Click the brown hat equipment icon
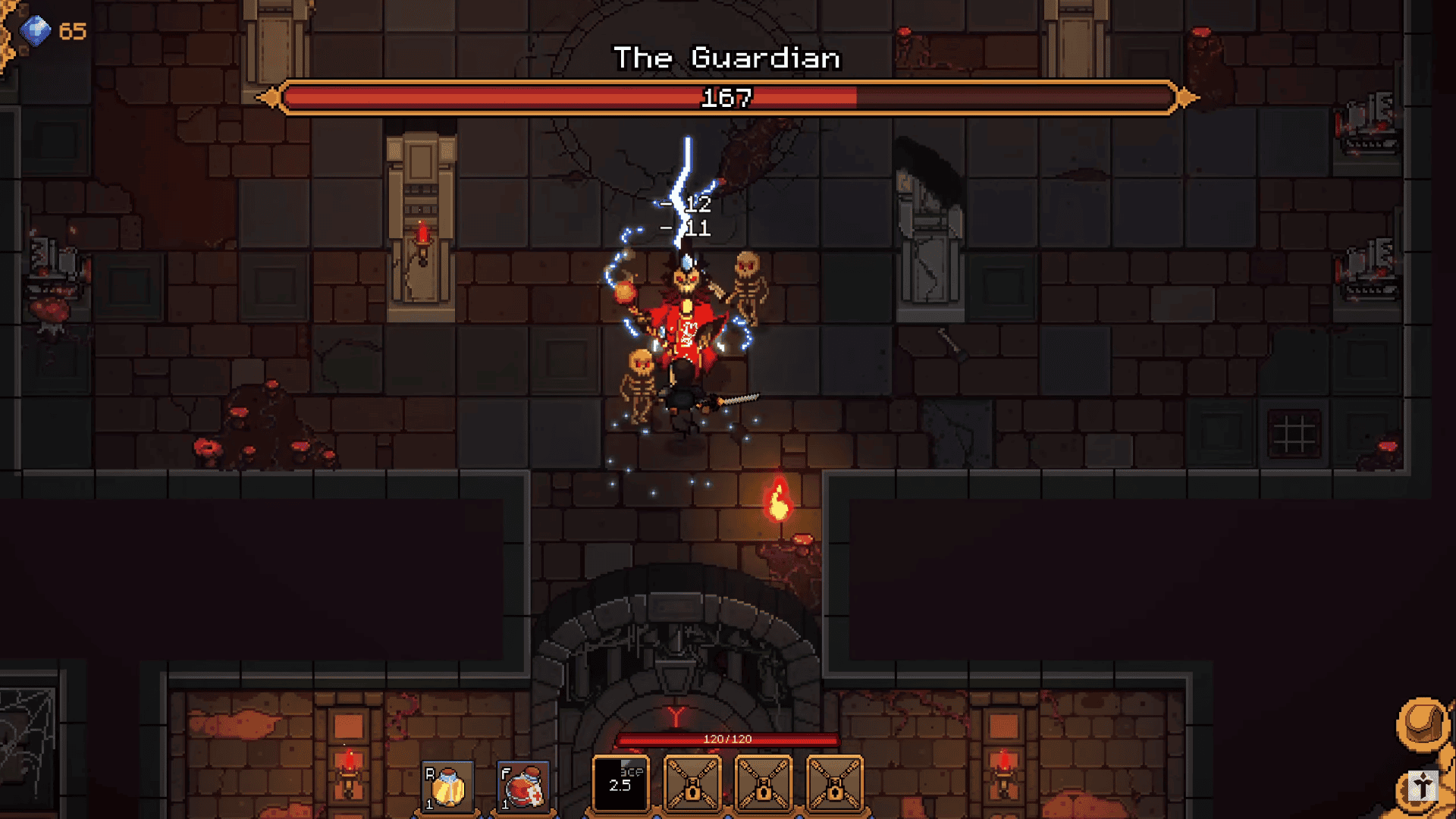 (1423, 723)
